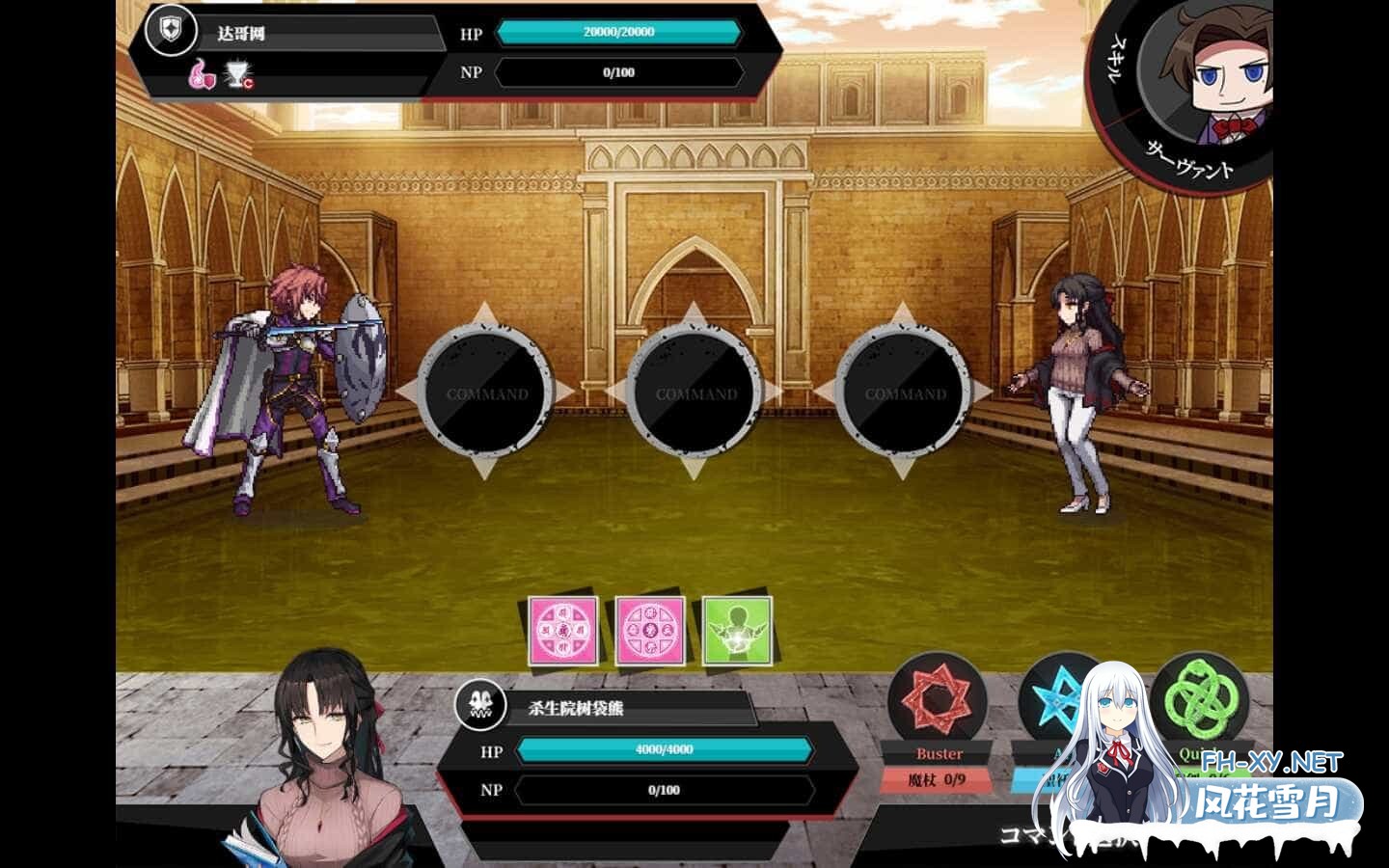The width and height of the screenshot is (1389, 868).
Task: Click the ally NP 0/100 gauge
Action: [664, 789]
